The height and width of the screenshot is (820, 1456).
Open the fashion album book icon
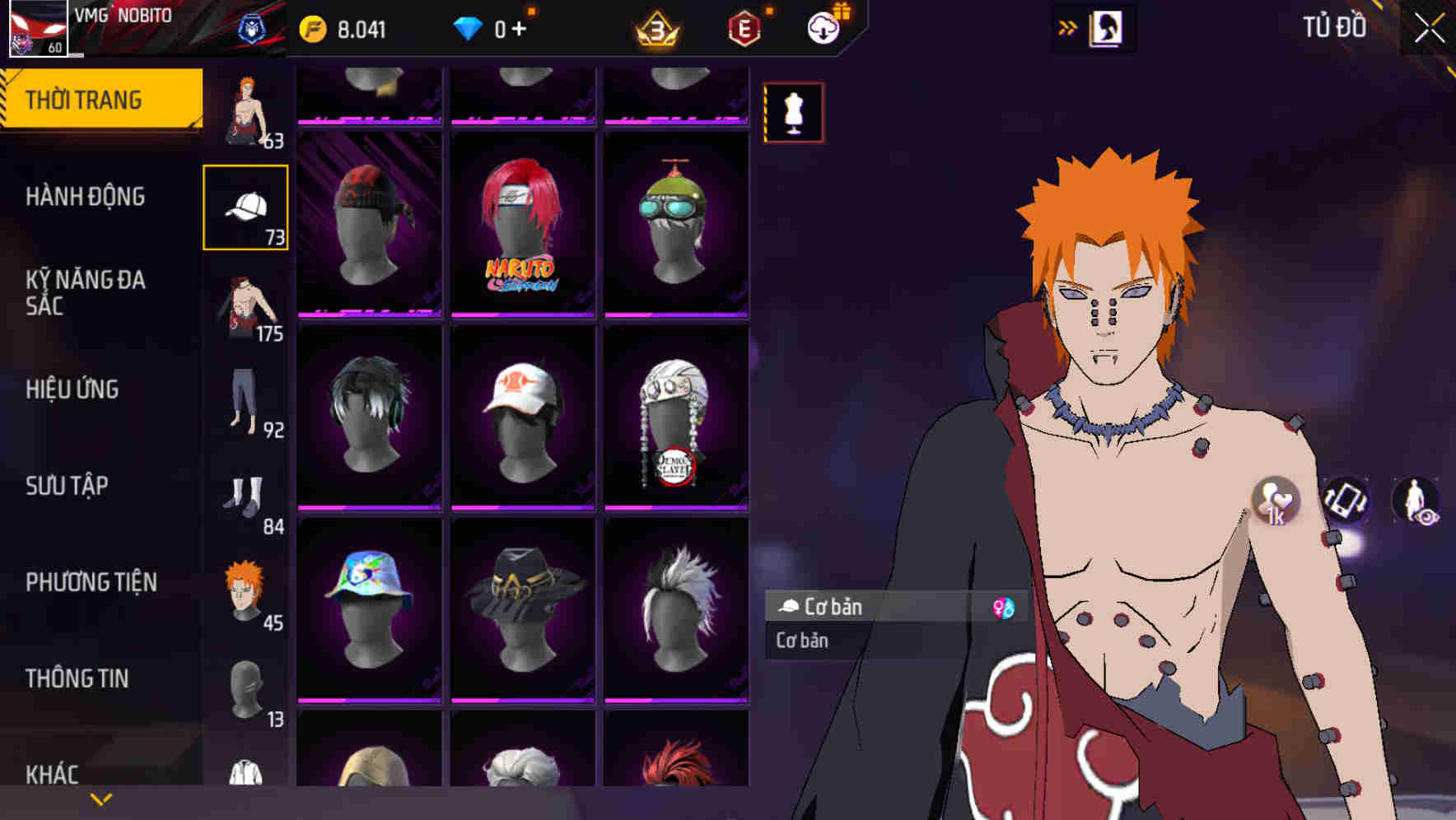pyautogui.click(x=1108, y=27)
